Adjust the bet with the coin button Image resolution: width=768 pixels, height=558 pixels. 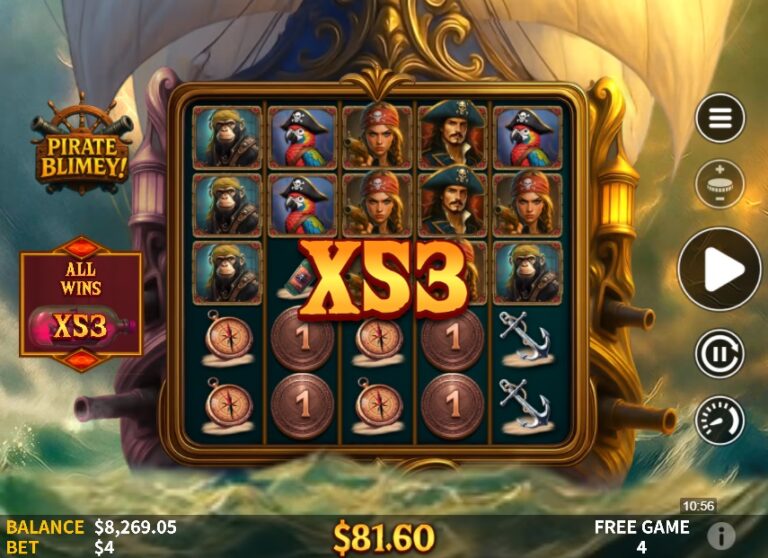(x=720, y=185)
